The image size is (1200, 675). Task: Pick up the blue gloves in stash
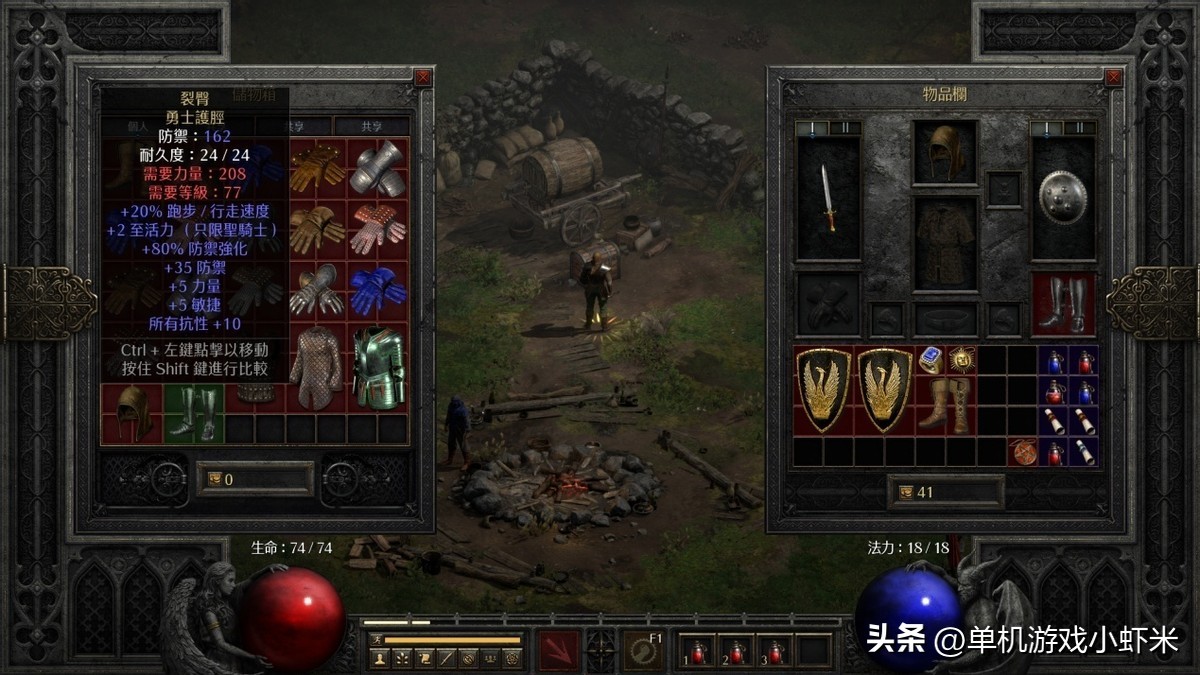pos(378,291)
